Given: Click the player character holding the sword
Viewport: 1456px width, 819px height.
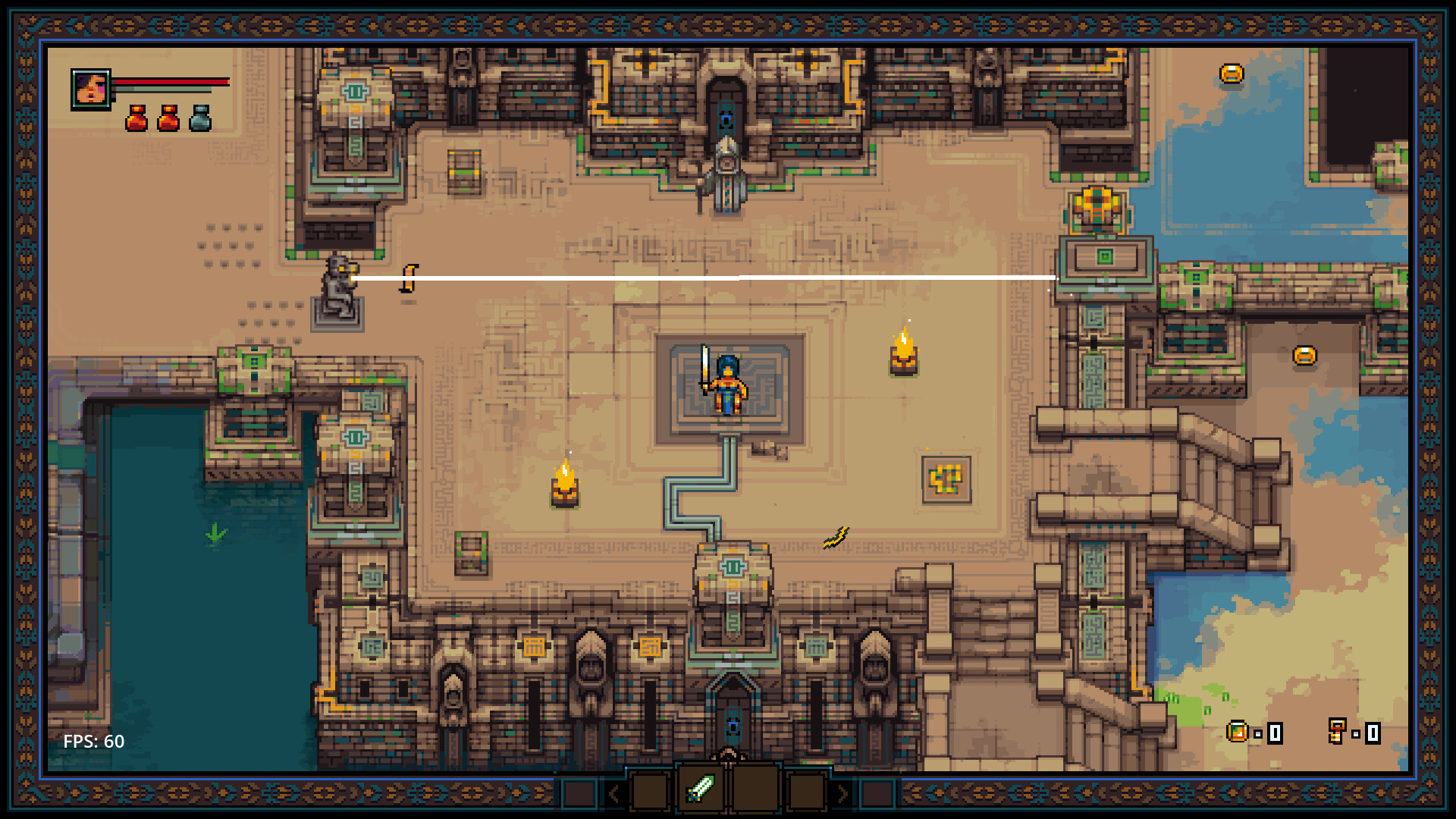Looking at the screenshot, I should (x=726, y=383).
